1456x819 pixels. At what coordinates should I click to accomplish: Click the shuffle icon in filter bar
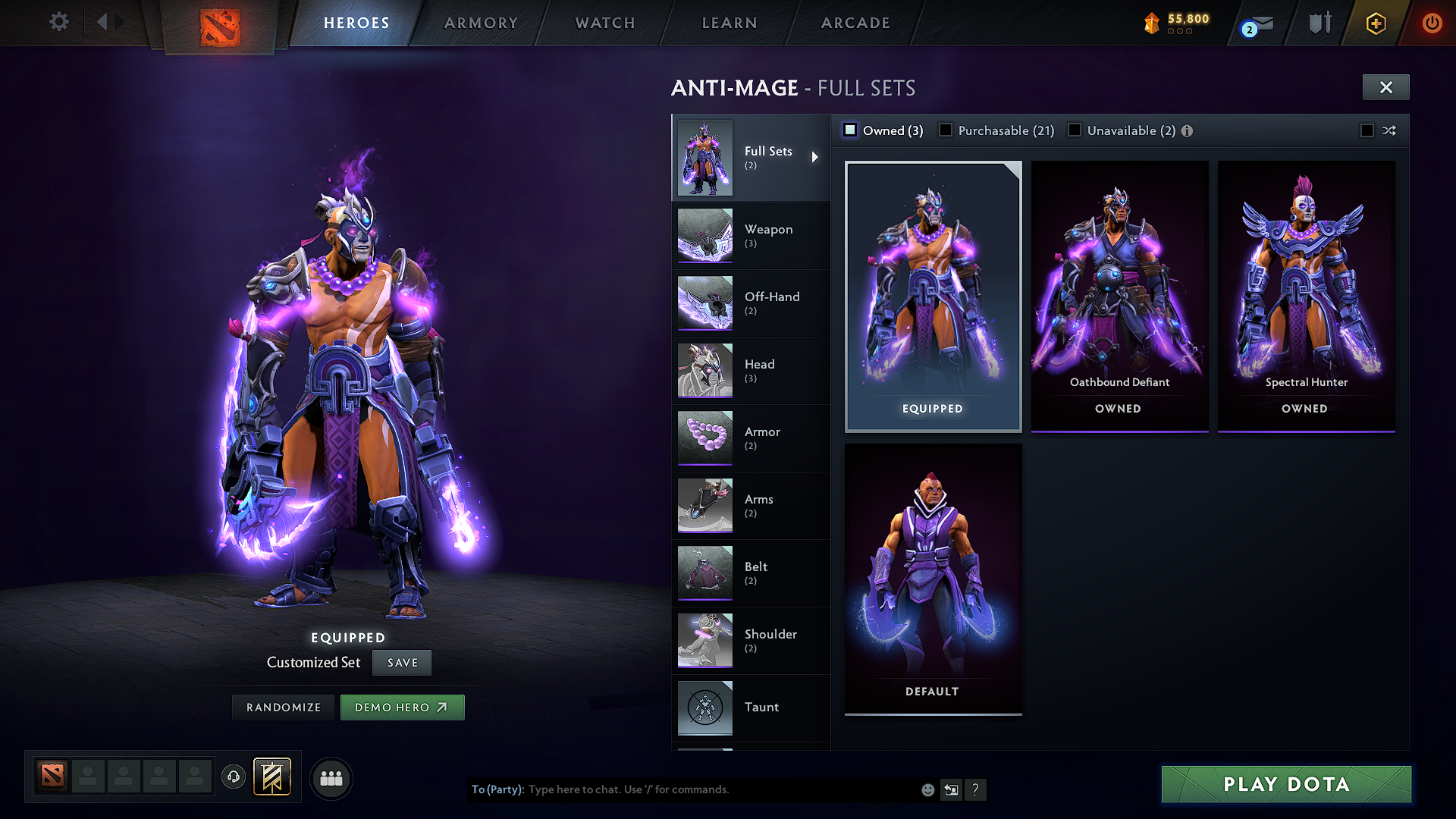coord(1390,130)
